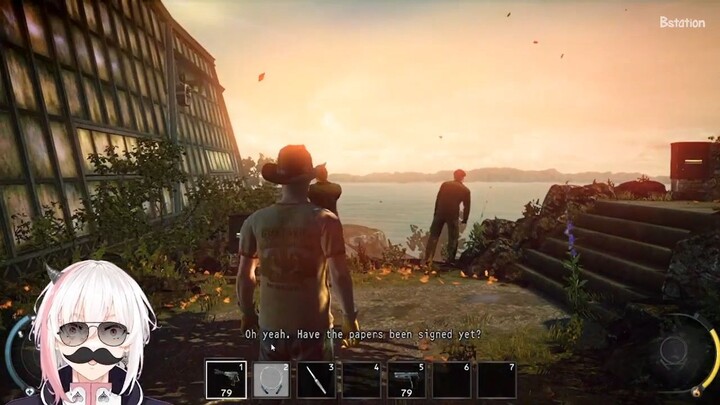Select the pistol in hotbar slot 1

(226, 380)
